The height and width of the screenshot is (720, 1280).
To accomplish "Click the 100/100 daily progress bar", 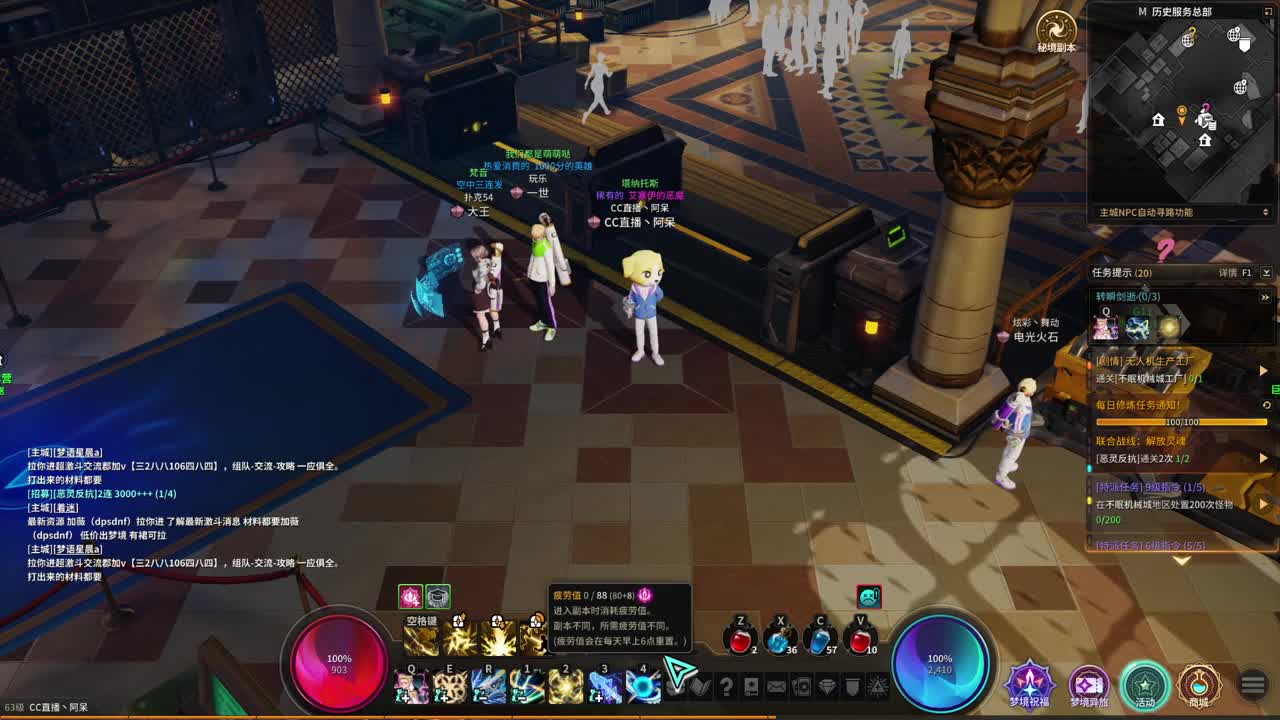I will (x=1183, y=422).
